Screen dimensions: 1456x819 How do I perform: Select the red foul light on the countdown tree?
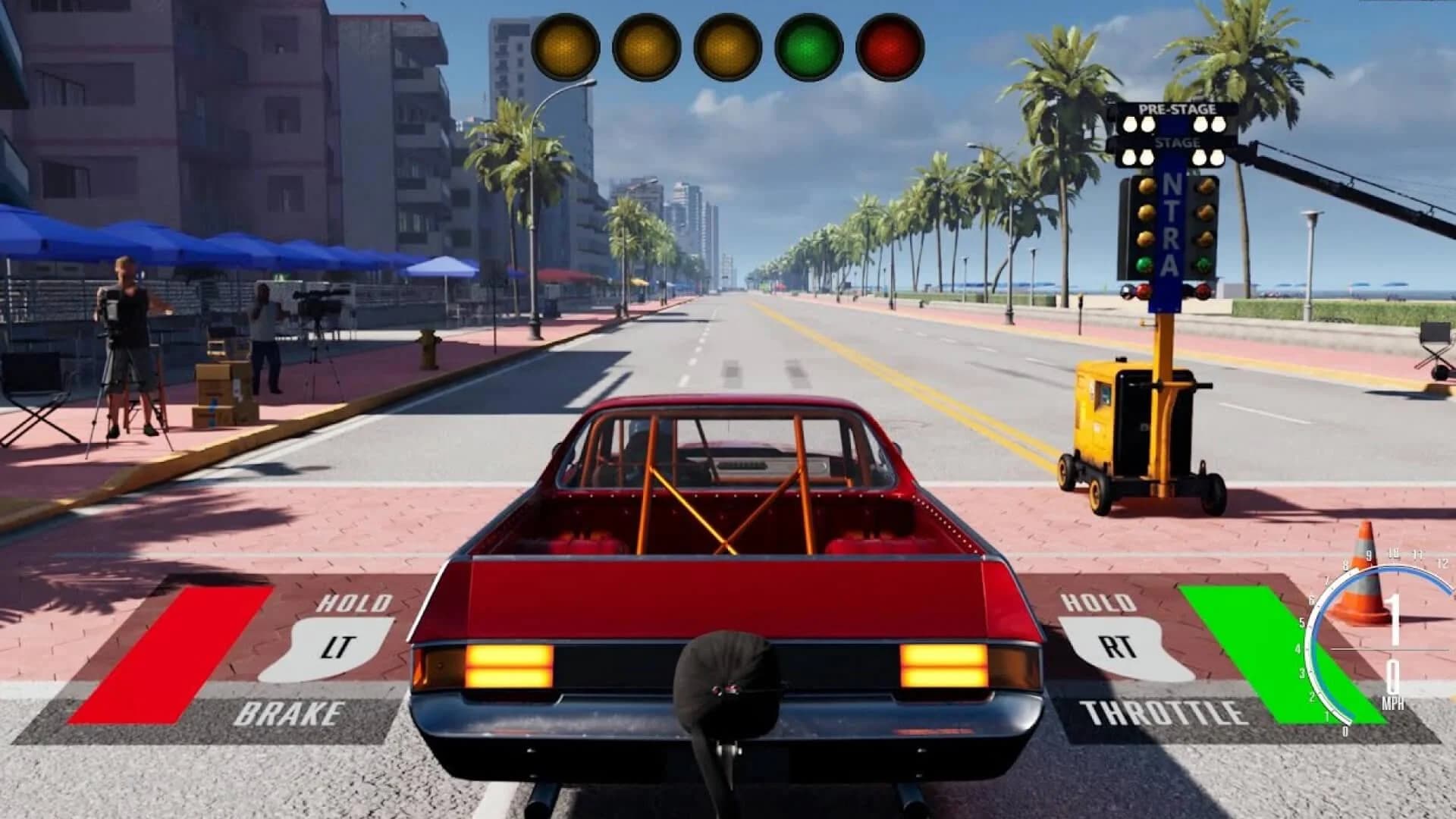pyautogui.click(x=887, y=48)
